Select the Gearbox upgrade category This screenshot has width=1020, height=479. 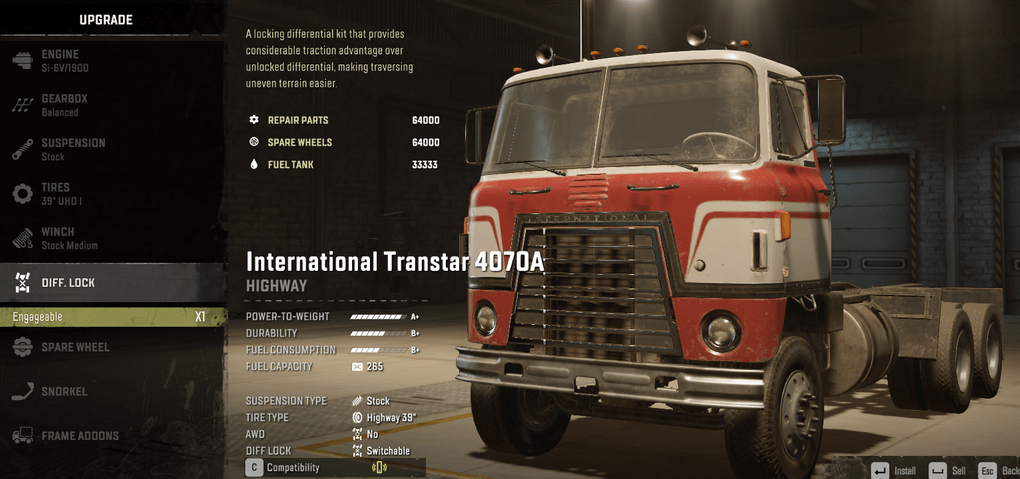tap(64, 105)
